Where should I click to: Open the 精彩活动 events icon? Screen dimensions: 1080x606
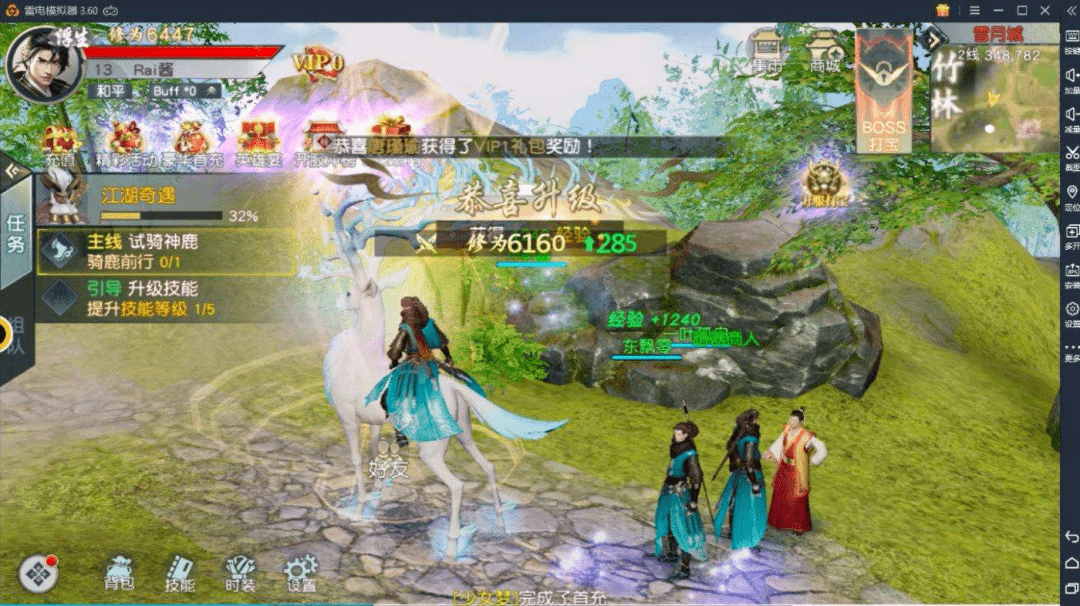[127, 143]
